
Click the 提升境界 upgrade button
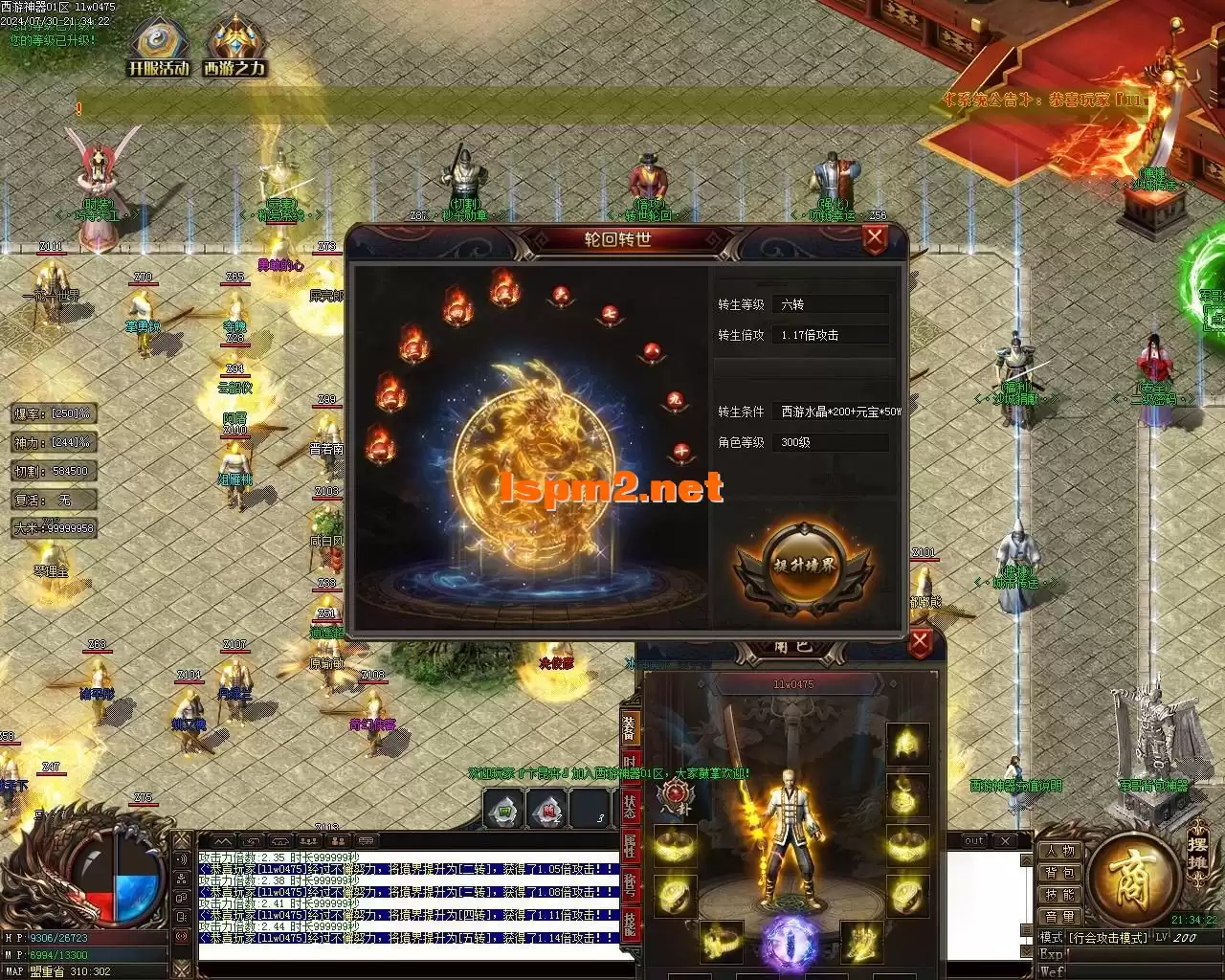pos(804,565)
